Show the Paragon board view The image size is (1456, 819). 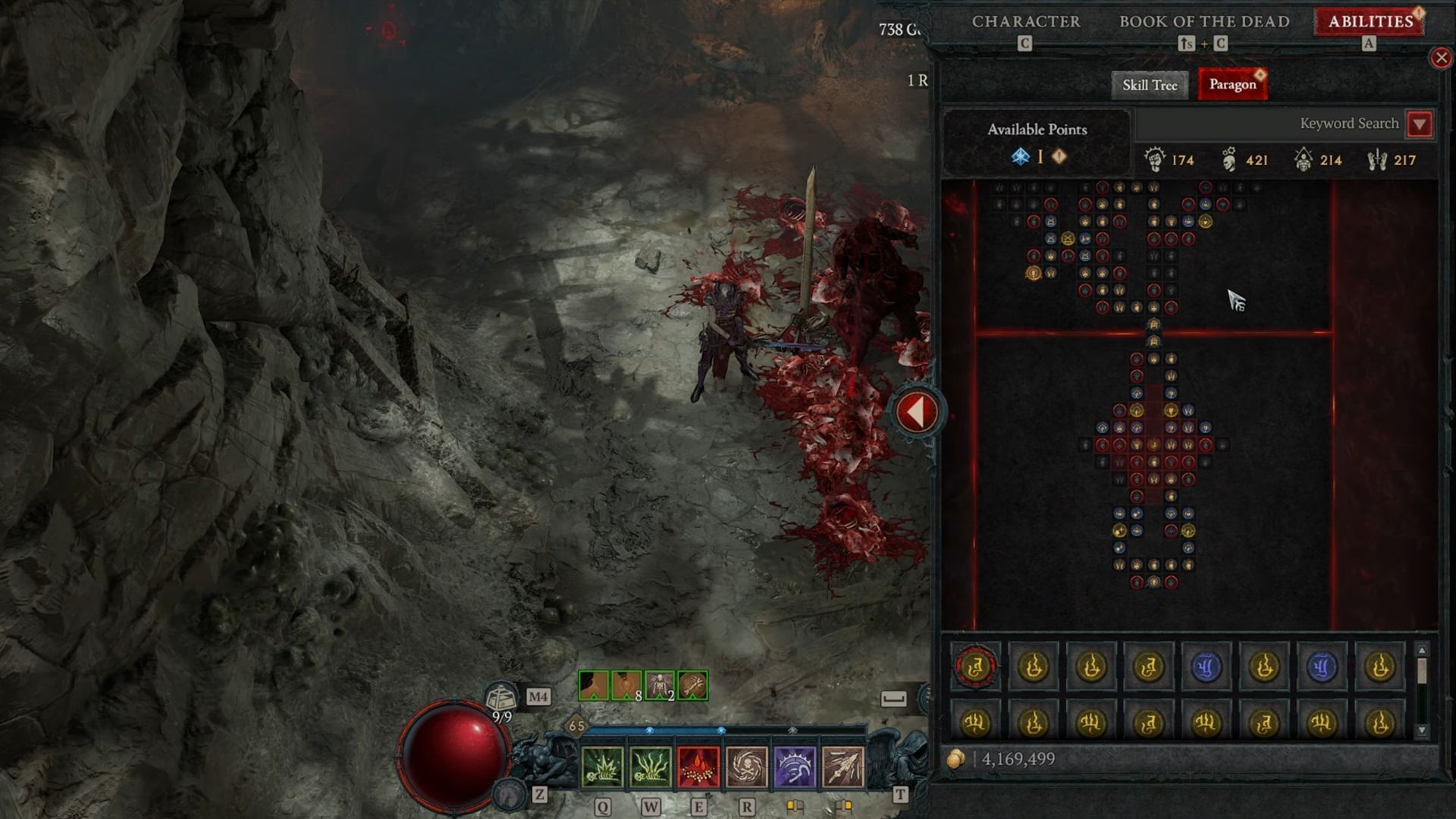[x=1232, y=85]
